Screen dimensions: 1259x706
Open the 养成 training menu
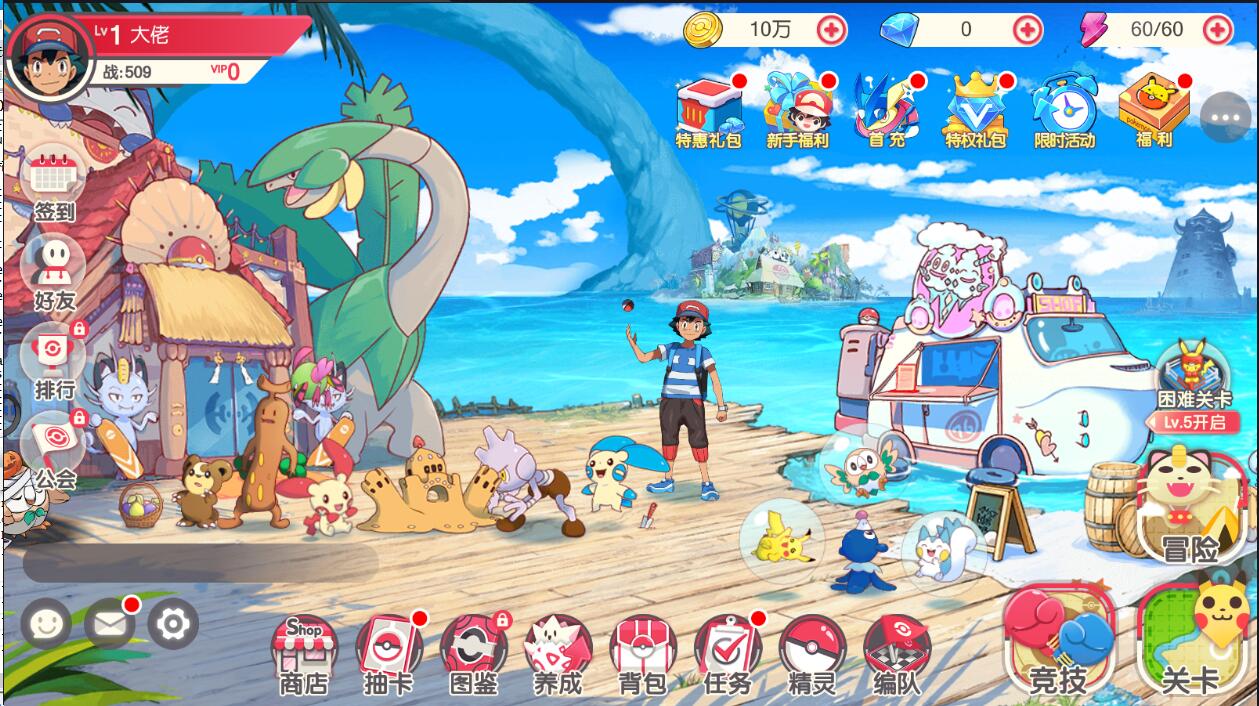(558, 650)
